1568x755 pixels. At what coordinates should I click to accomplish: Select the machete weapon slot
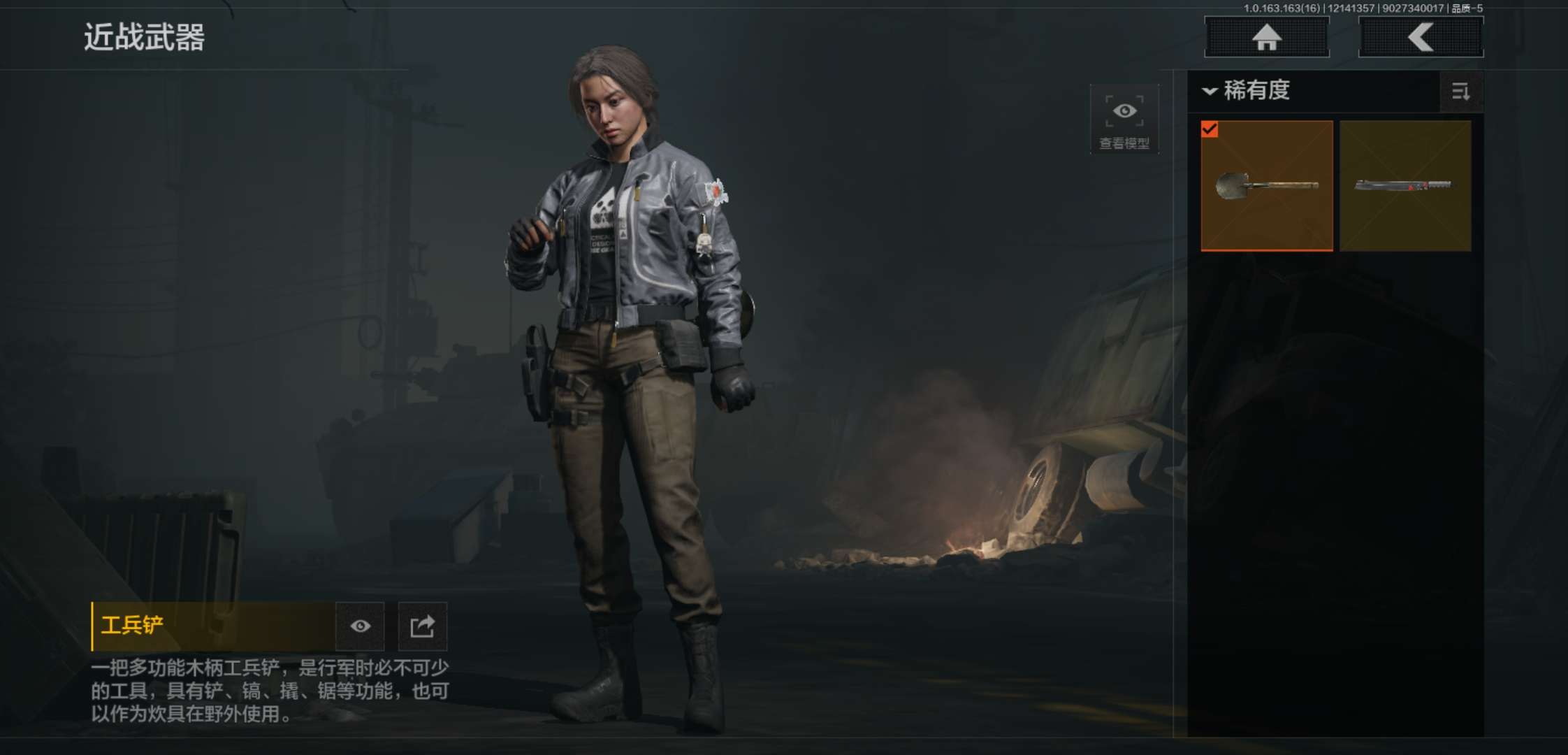[1404, 185]
